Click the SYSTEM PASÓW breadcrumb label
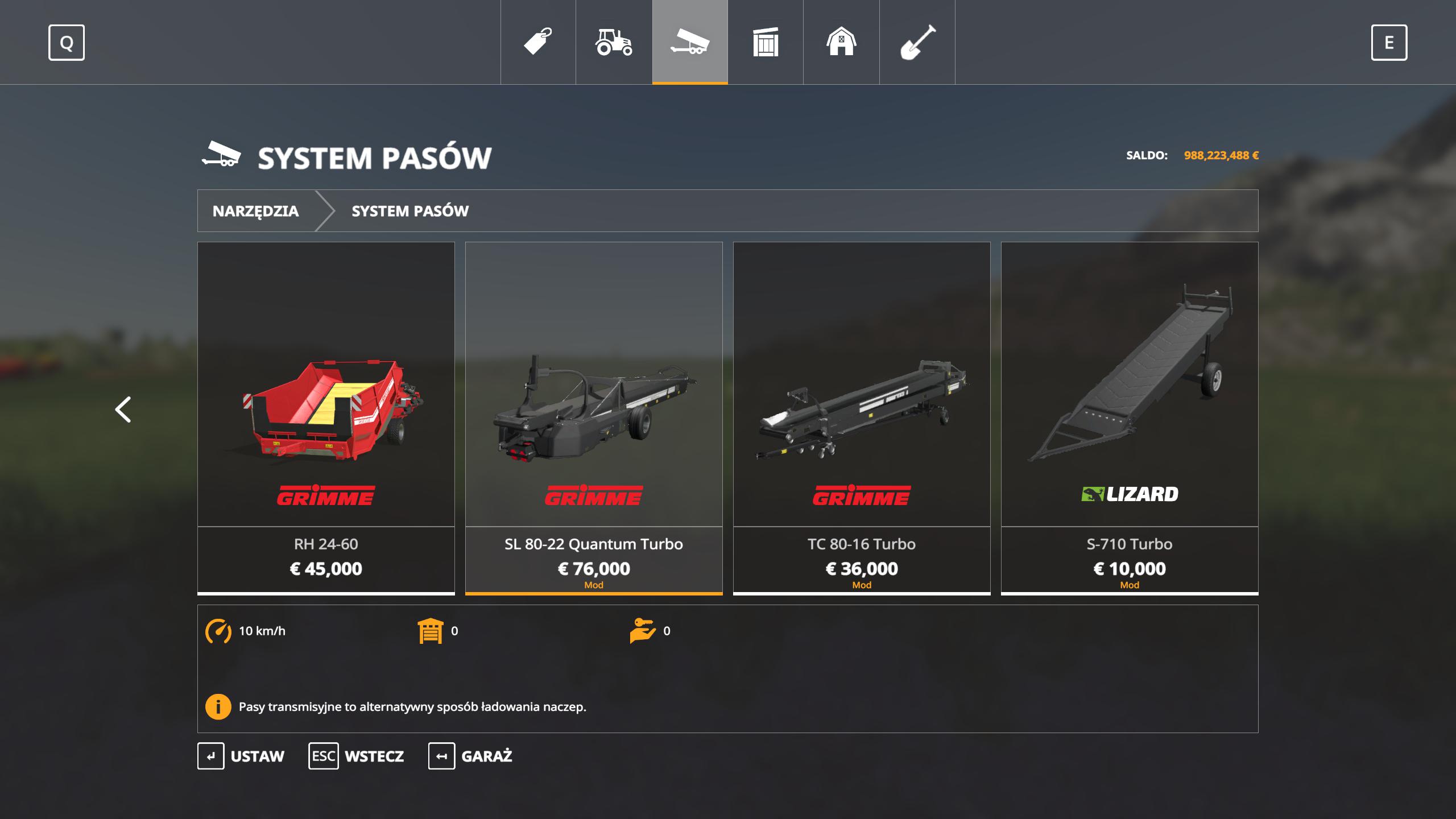The width and height of the screenshot is (1456, 819). point(410,211)
